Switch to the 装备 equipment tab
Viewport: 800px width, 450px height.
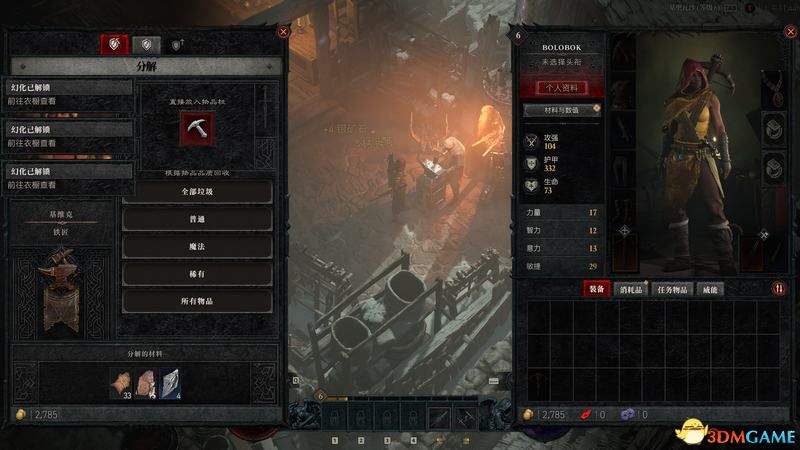pos(596,289)
